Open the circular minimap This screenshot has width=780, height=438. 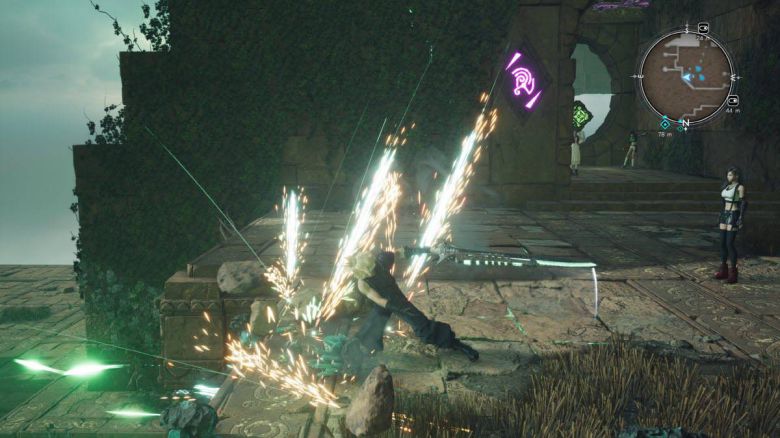(x=686, y=76)
